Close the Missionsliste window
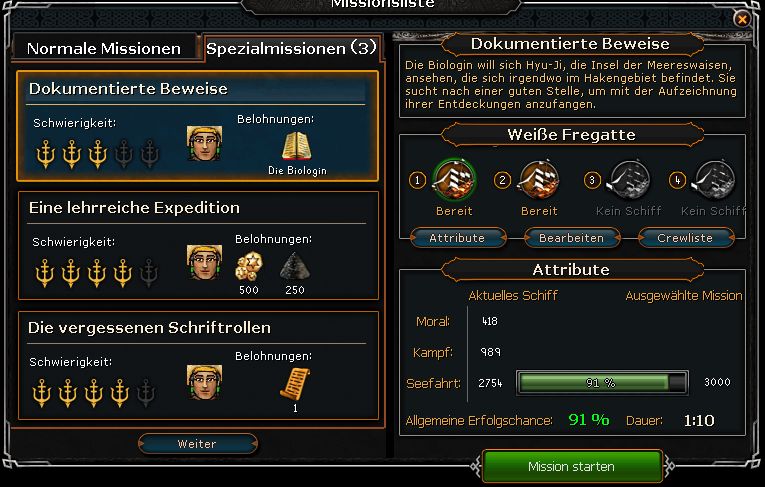 (x=741, y=18)
